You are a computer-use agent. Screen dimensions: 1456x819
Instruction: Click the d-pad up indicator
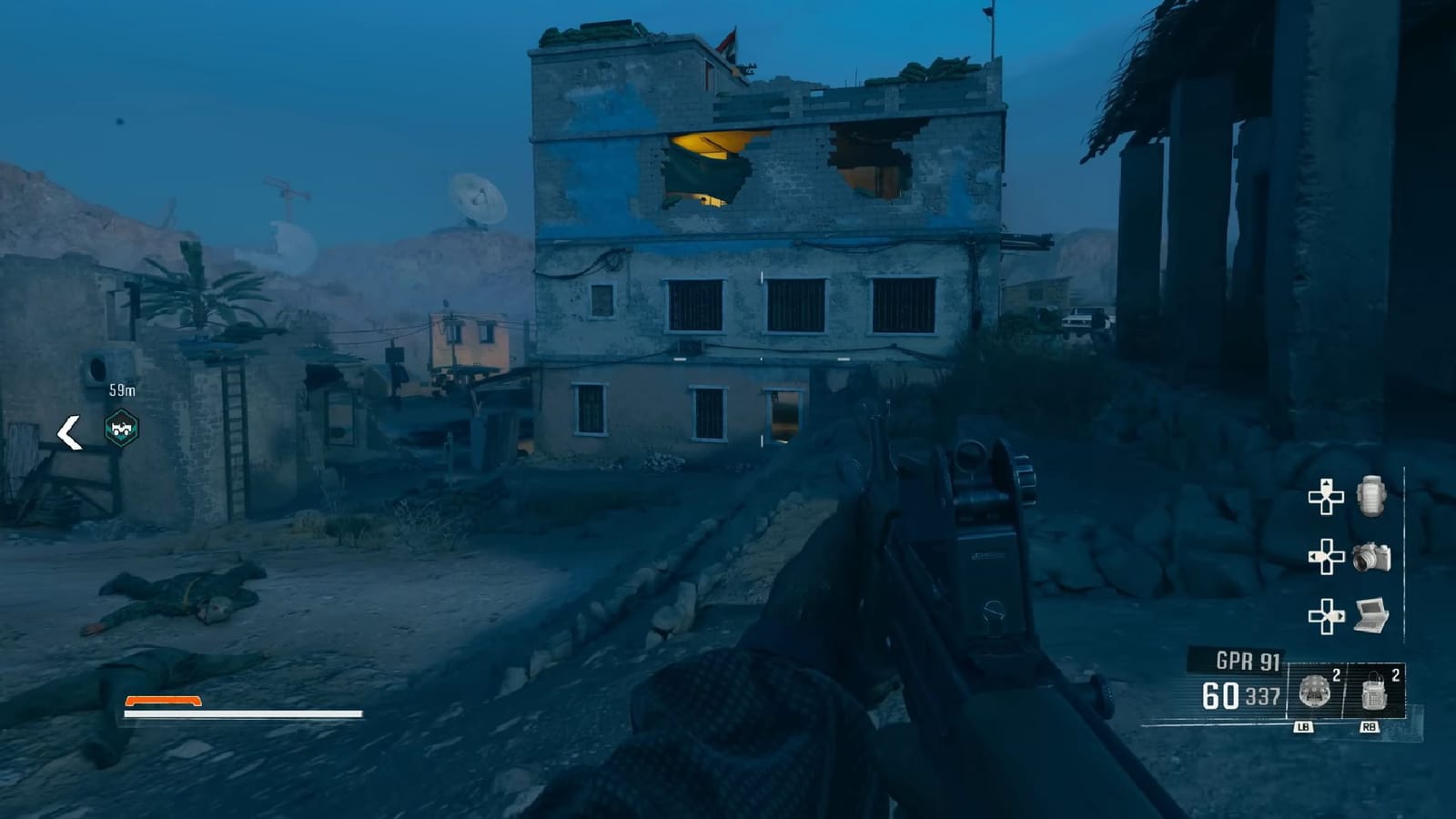[1325, 496]
